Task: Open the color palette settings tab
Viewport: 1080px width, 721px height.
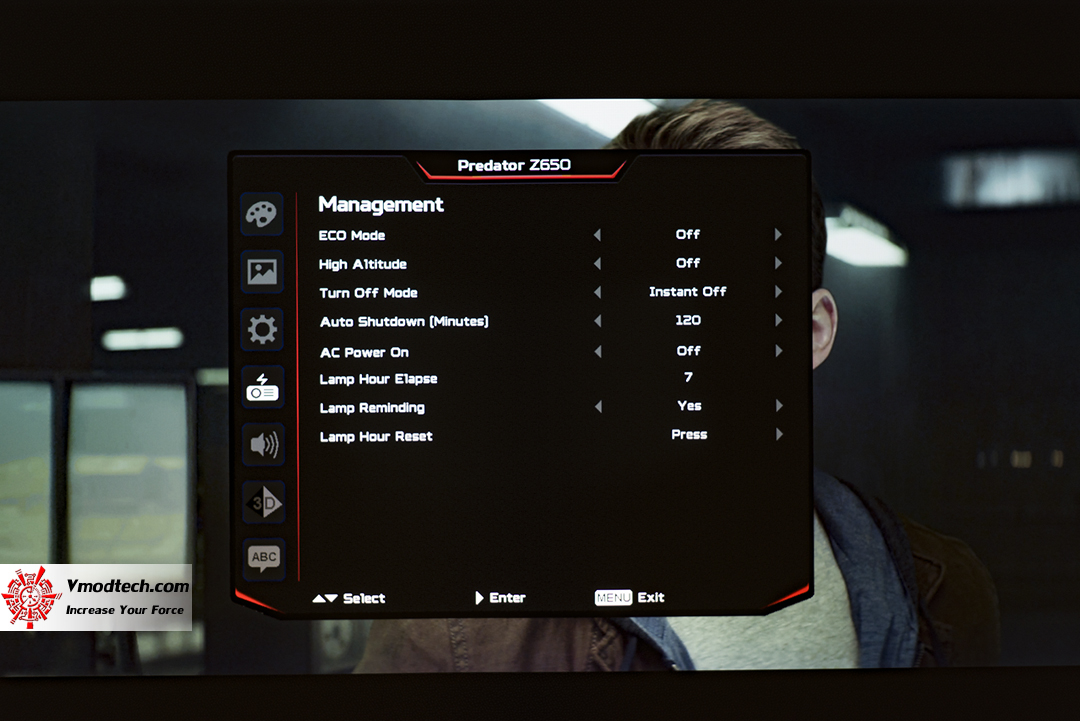Action: click(x=263, y=215)
